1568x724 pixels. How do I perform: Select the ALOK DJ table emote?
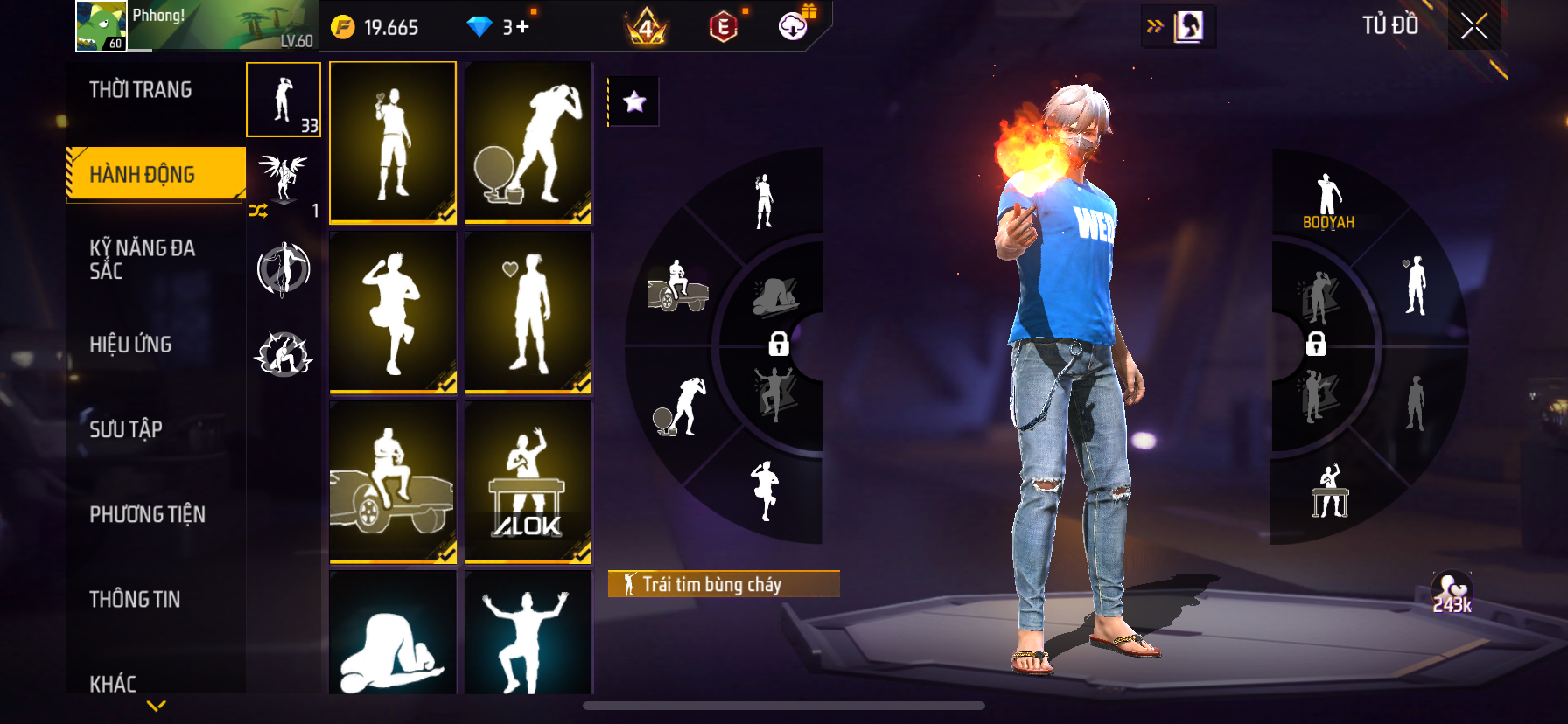(528, 481)
